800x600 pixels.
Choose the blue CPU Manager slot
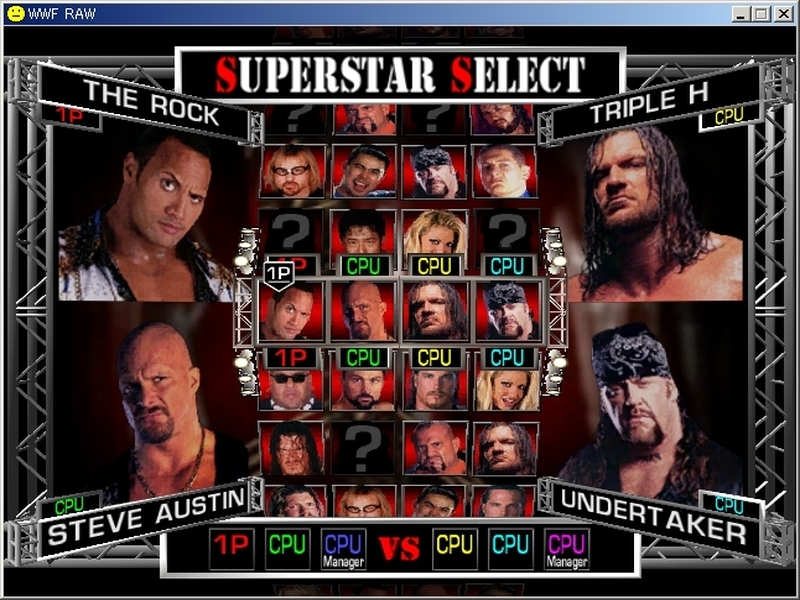tap(343, 548)
